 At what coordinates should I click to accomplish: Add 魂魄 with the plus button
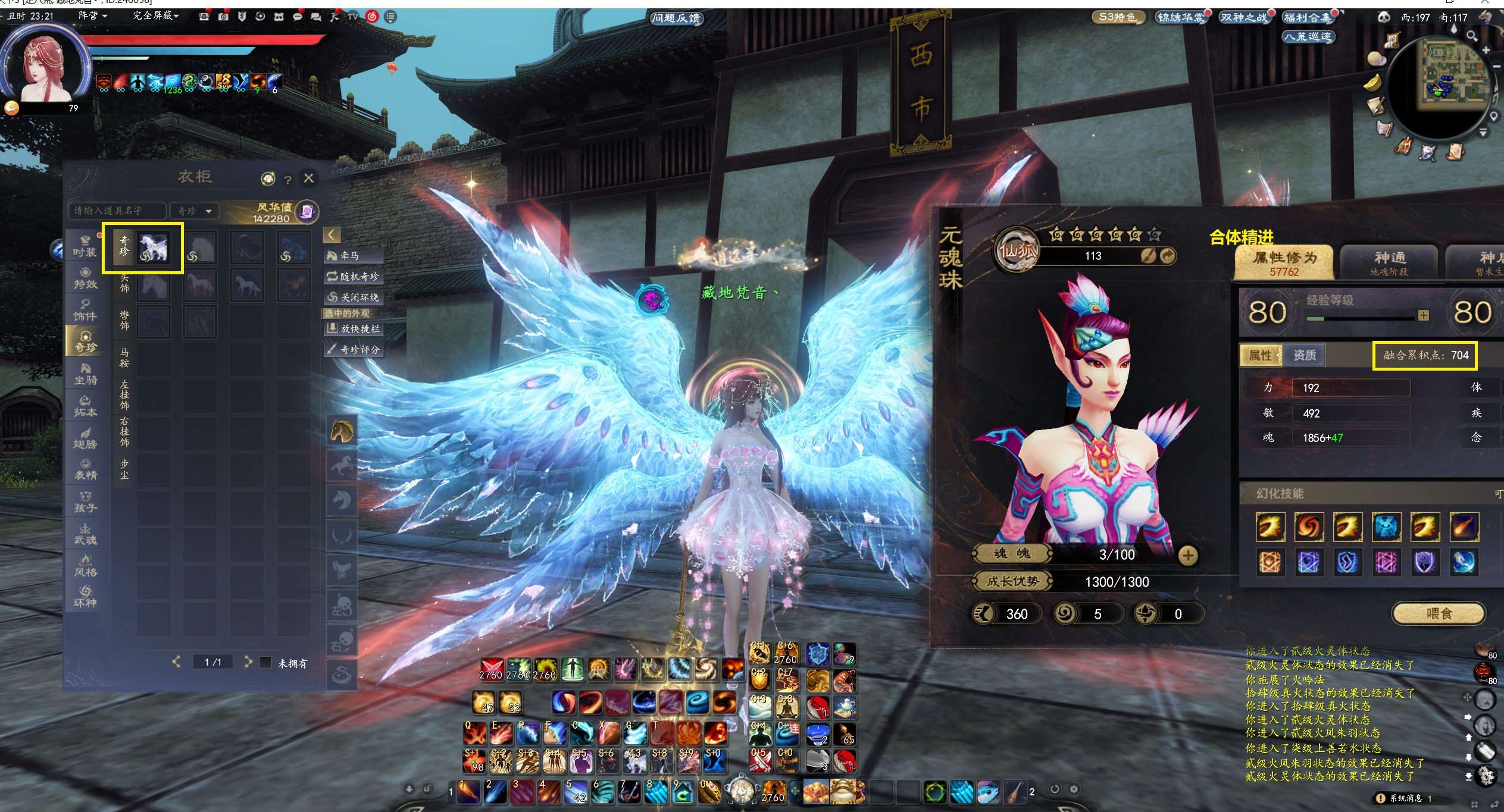pyautogui.click(x=1187, y=555)
